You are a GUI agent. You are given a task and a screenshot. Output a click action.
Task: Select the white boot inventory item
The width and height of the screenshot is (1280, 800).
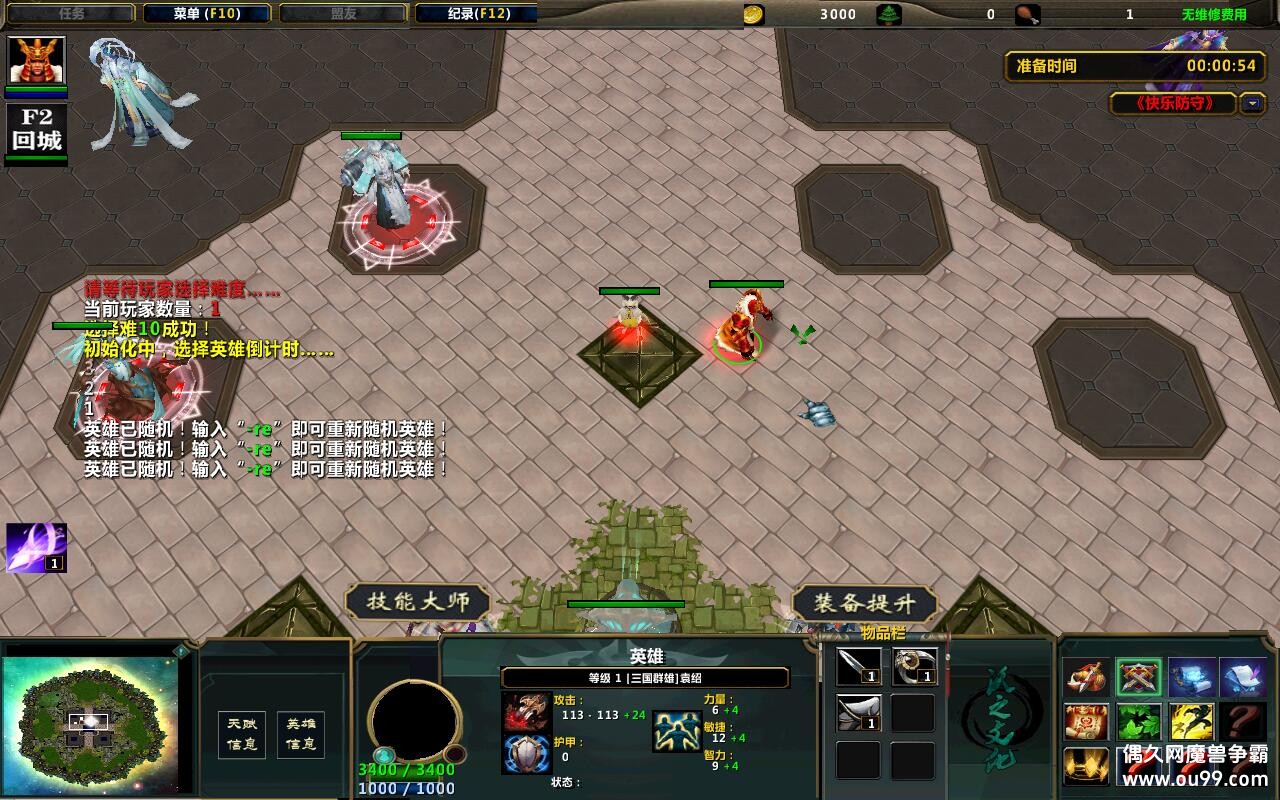859,713
